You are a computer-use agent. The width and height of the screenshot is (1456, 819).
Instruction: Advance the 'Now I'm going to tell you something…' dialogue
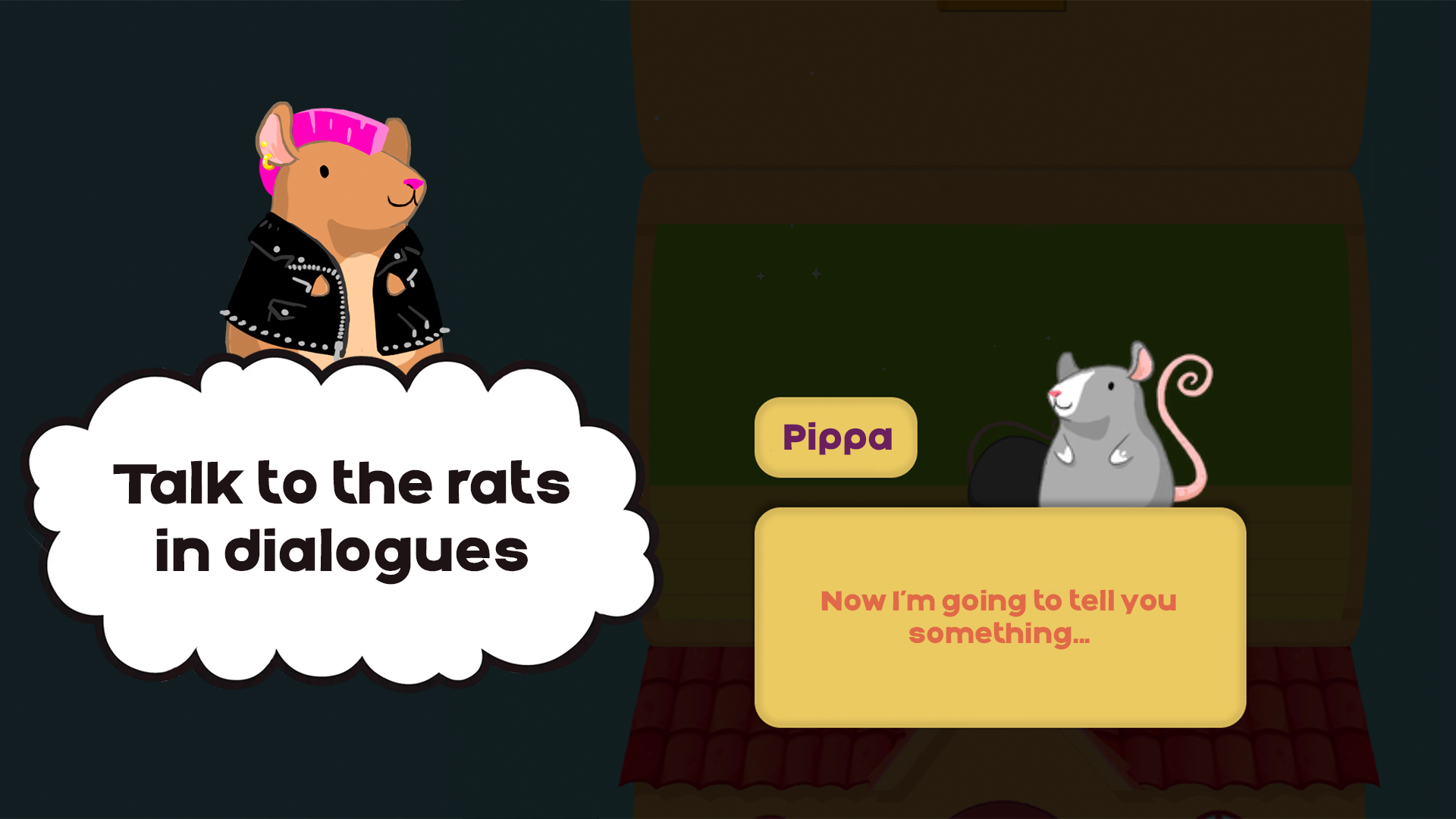999,618
